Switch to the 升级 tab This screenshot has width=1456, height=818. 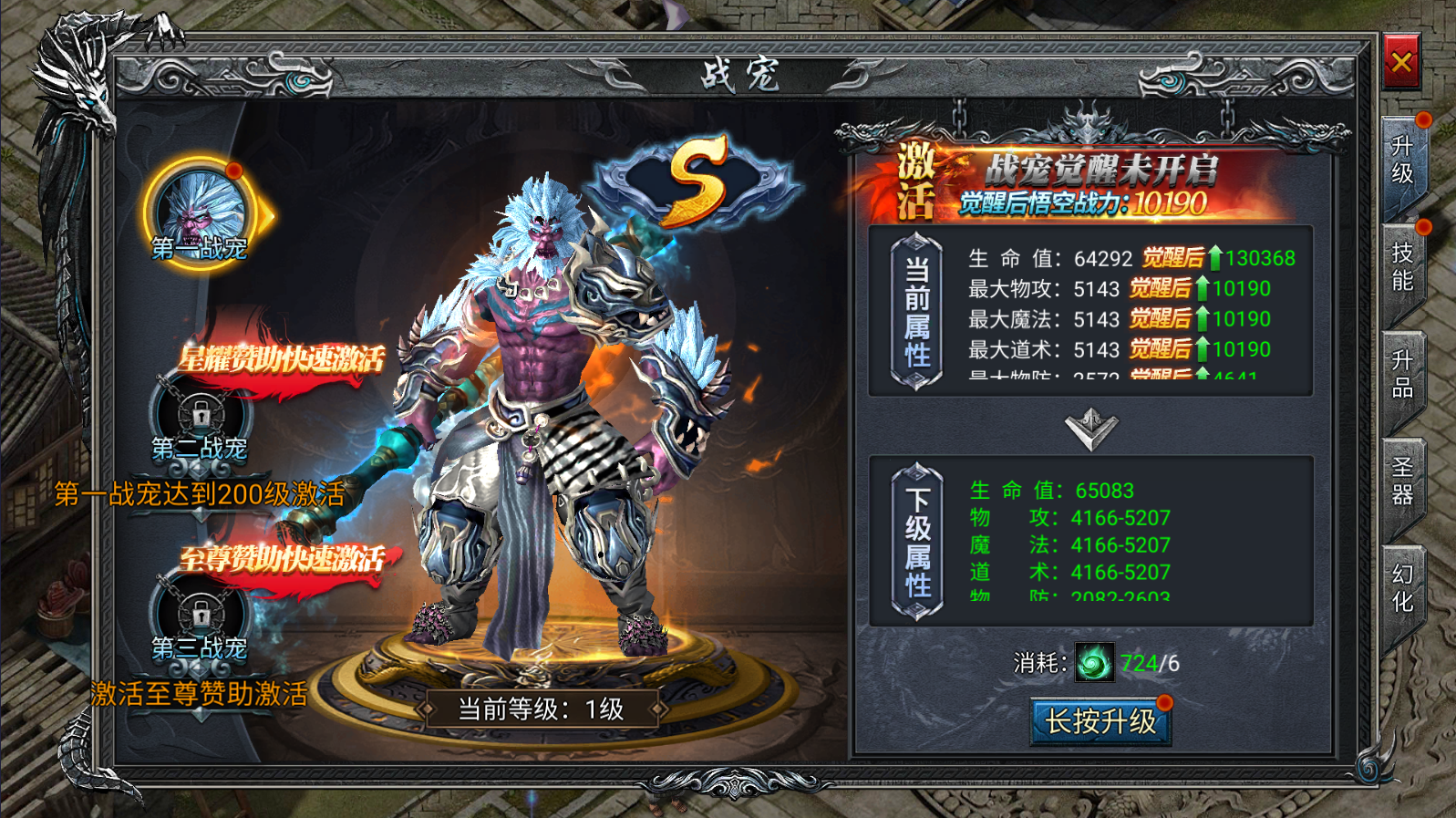click(1402, 161)
